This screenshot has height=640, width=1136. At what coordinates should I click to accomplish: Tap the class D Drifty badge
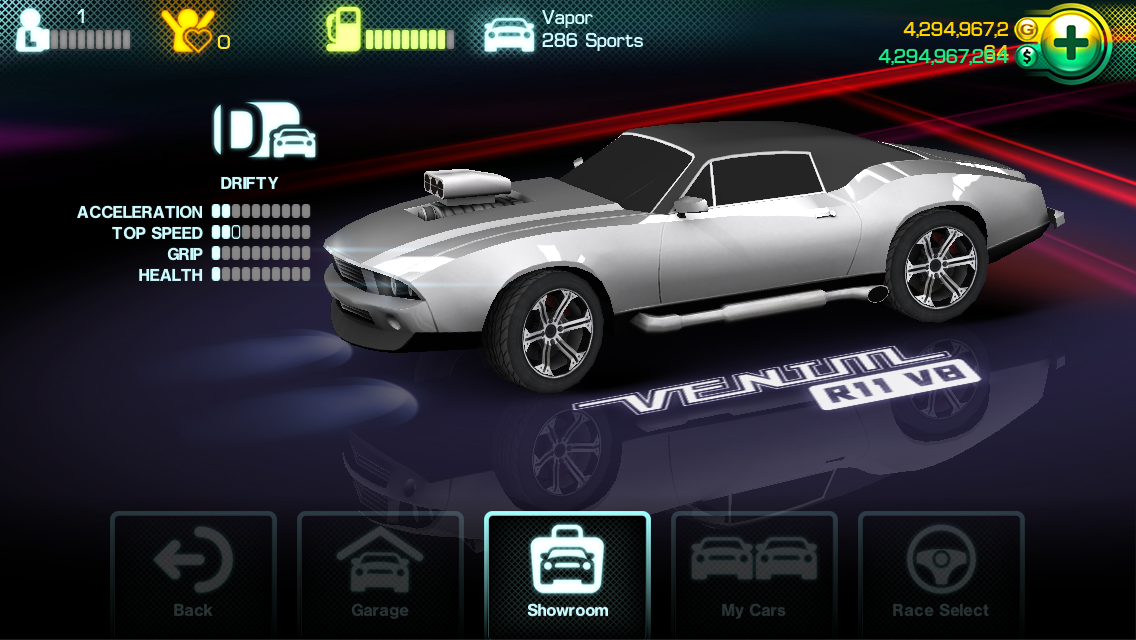(x=264, y=131)
